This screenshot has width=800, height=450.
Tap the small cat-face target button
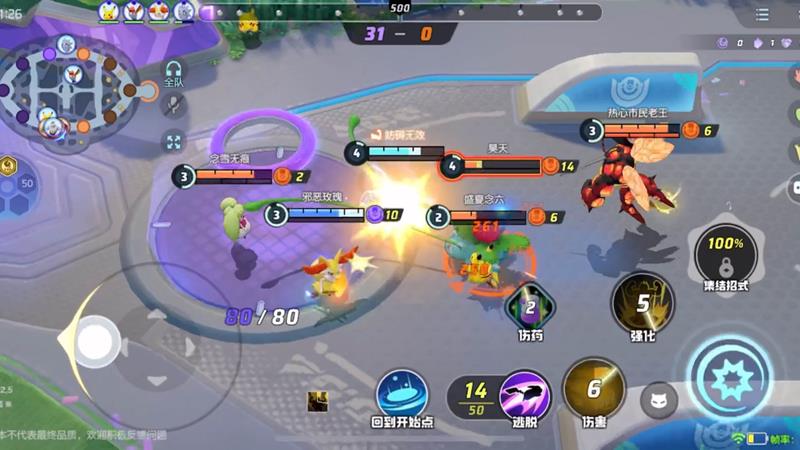(x=659, y=400)
